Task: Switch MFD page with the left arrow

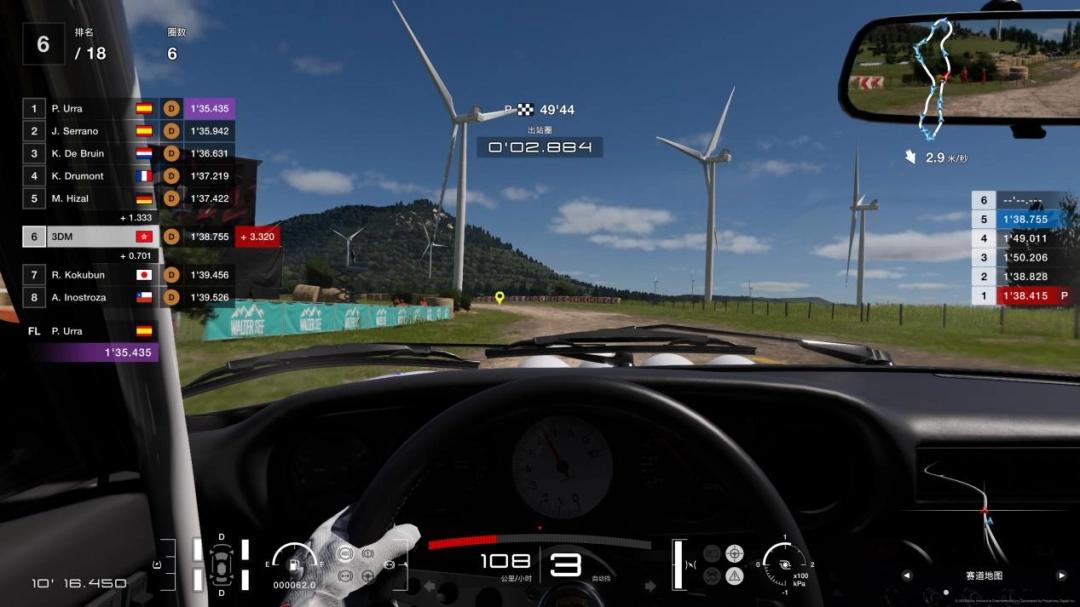Action: [x=907, y=575]
